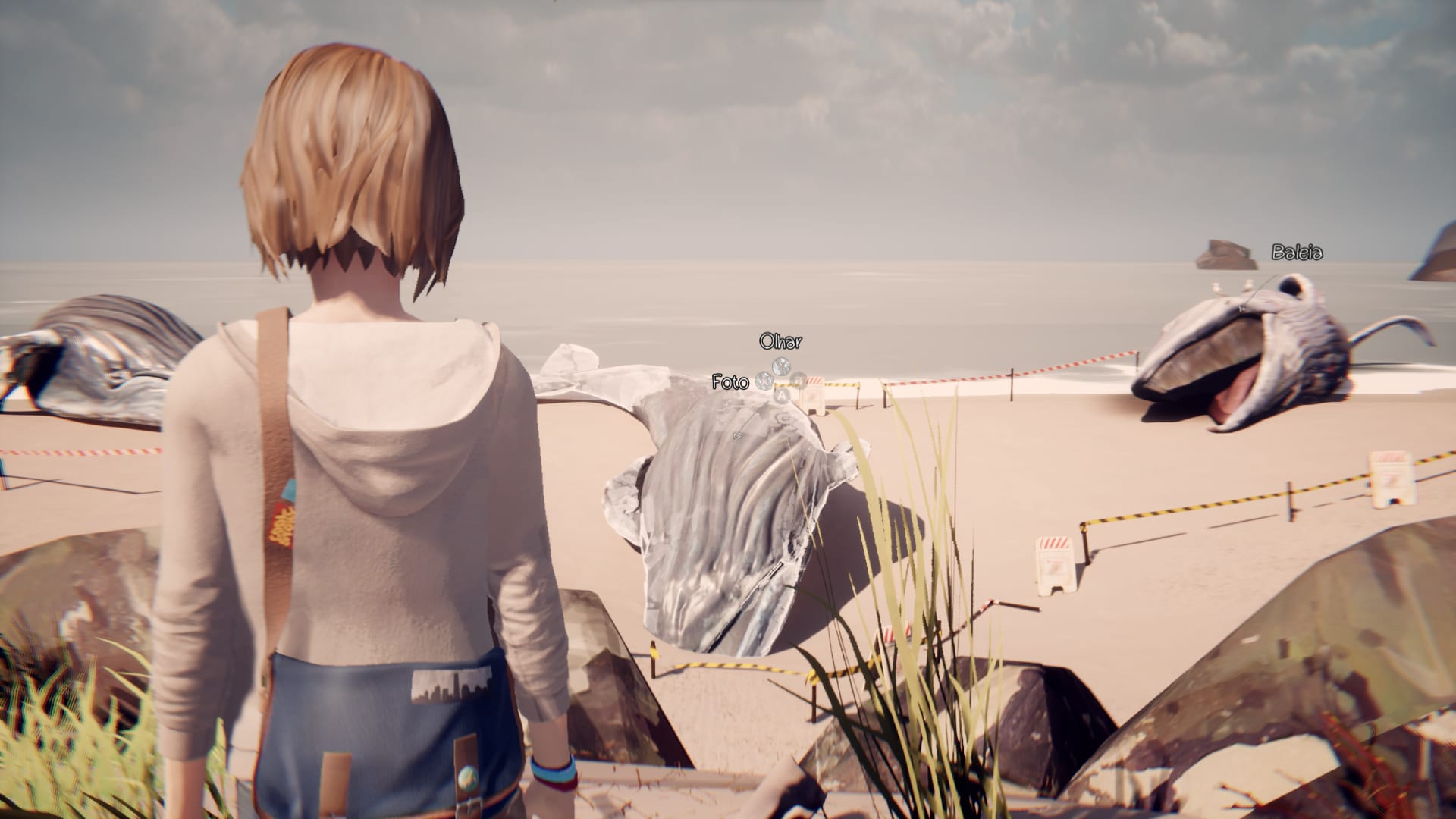This screenshot has height=819, width=1456.
Task: Activate the Foto interaction prompt
Action: (x=730, y=383)
